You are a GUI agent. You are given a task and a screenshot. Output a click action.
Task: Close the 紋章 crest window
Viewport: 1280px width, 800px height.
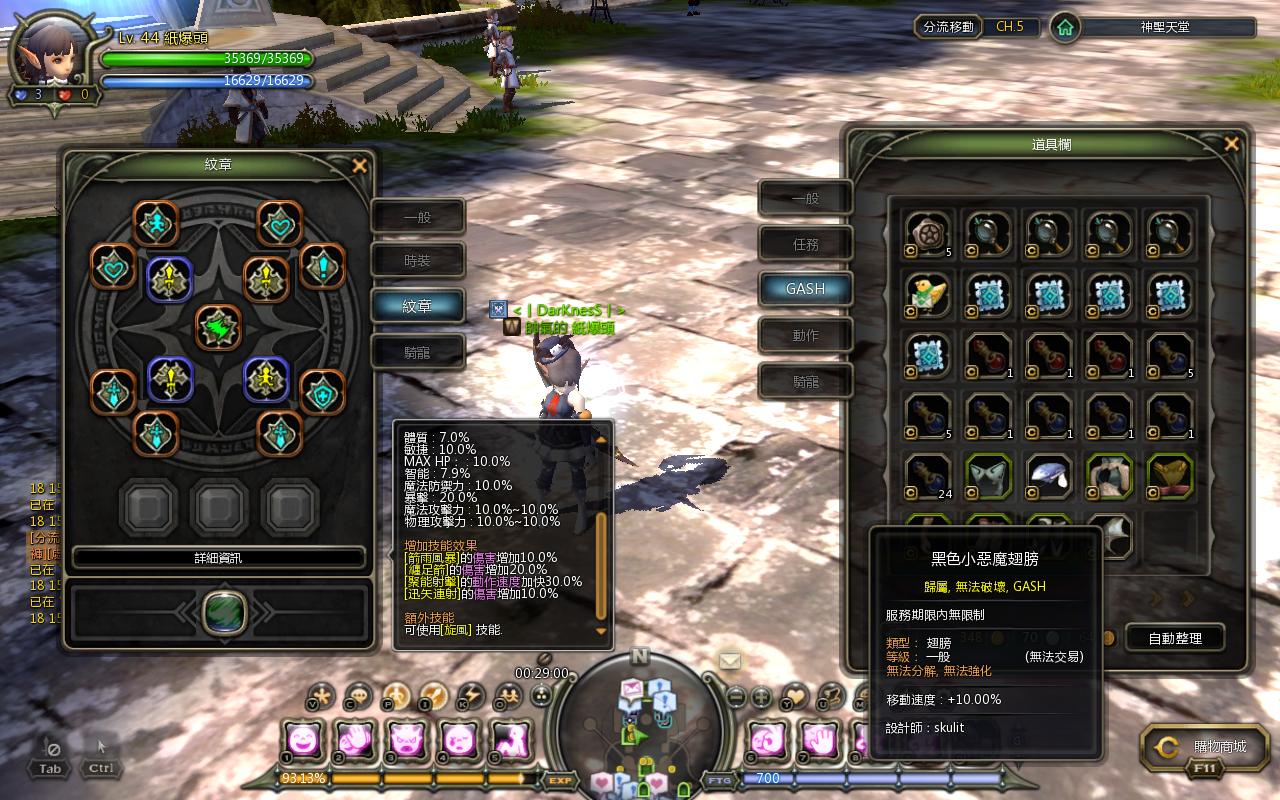coord(360,166)
